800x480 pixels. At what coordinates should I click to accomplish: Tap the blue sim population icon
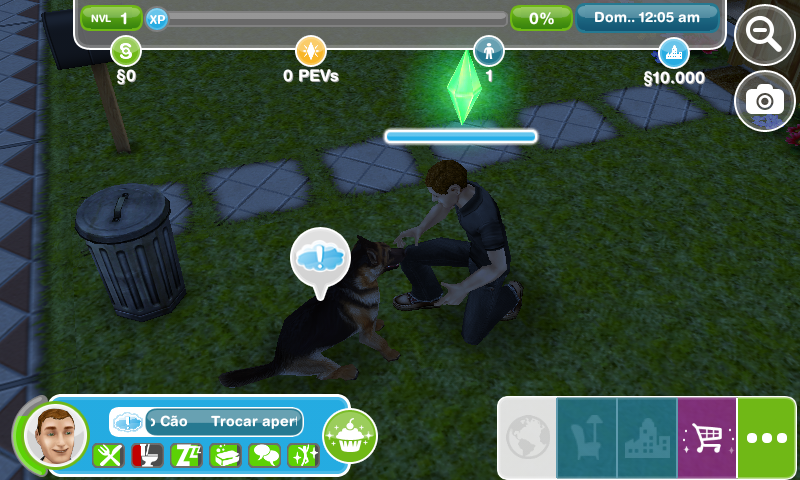click(489, 49)
